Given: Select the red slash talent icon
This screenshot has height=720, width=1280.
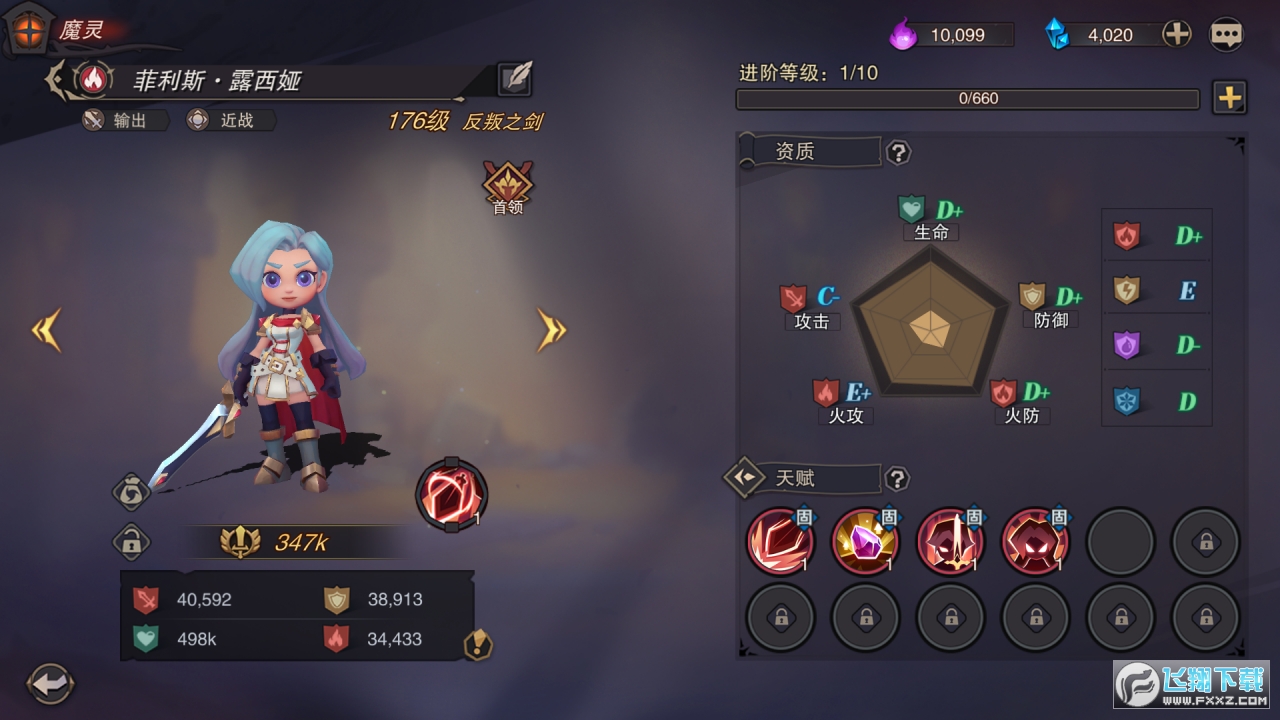Looking at the screenshot, I should click(x=780, y=541).
